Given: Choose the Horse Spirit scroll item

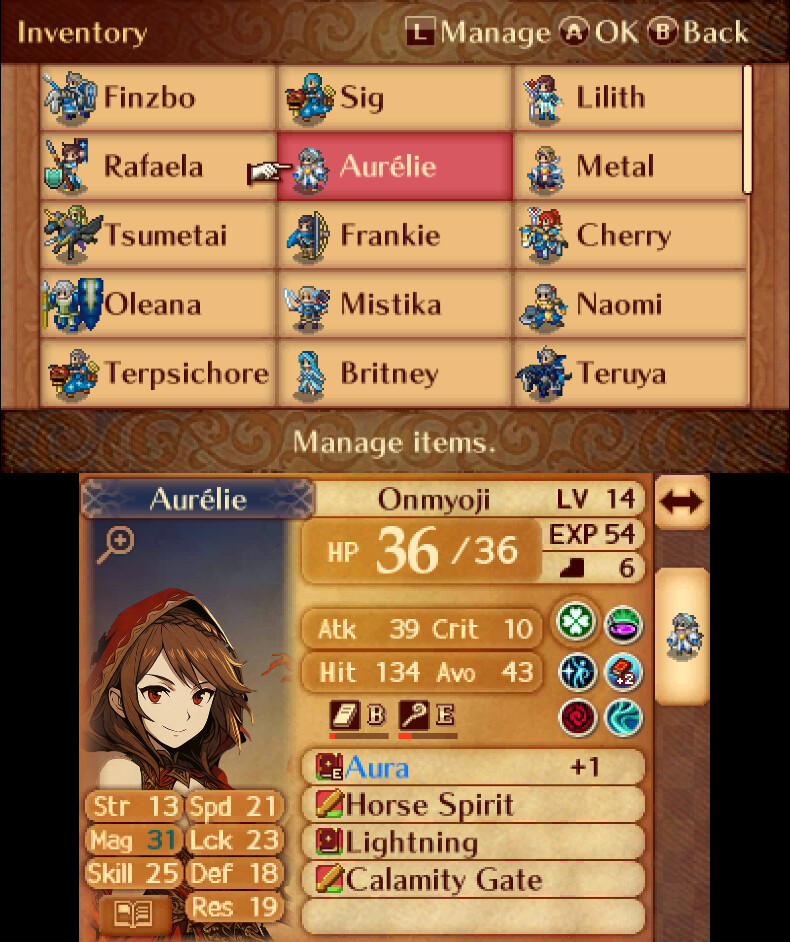Looking at the screenshot, I should click(x=472, y=805).
